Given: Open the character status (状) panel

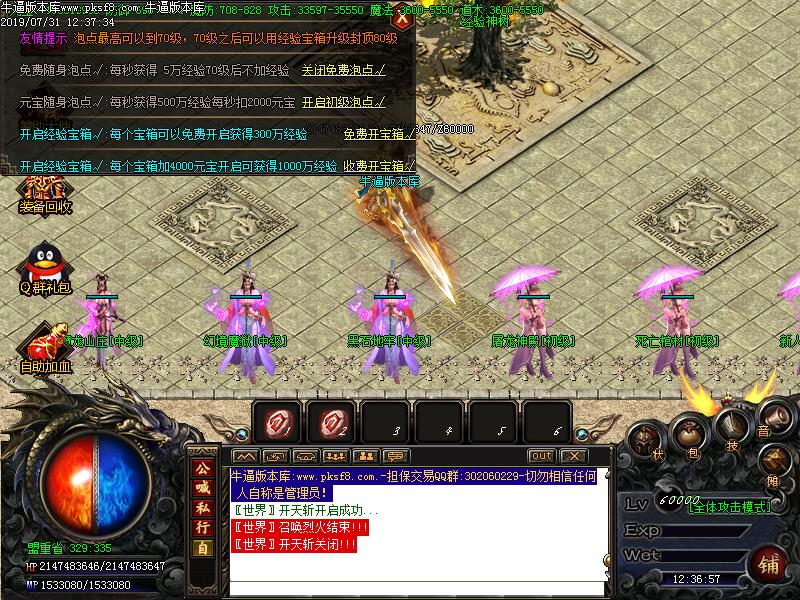Looking at the screenshot, I should coord(648,441).
